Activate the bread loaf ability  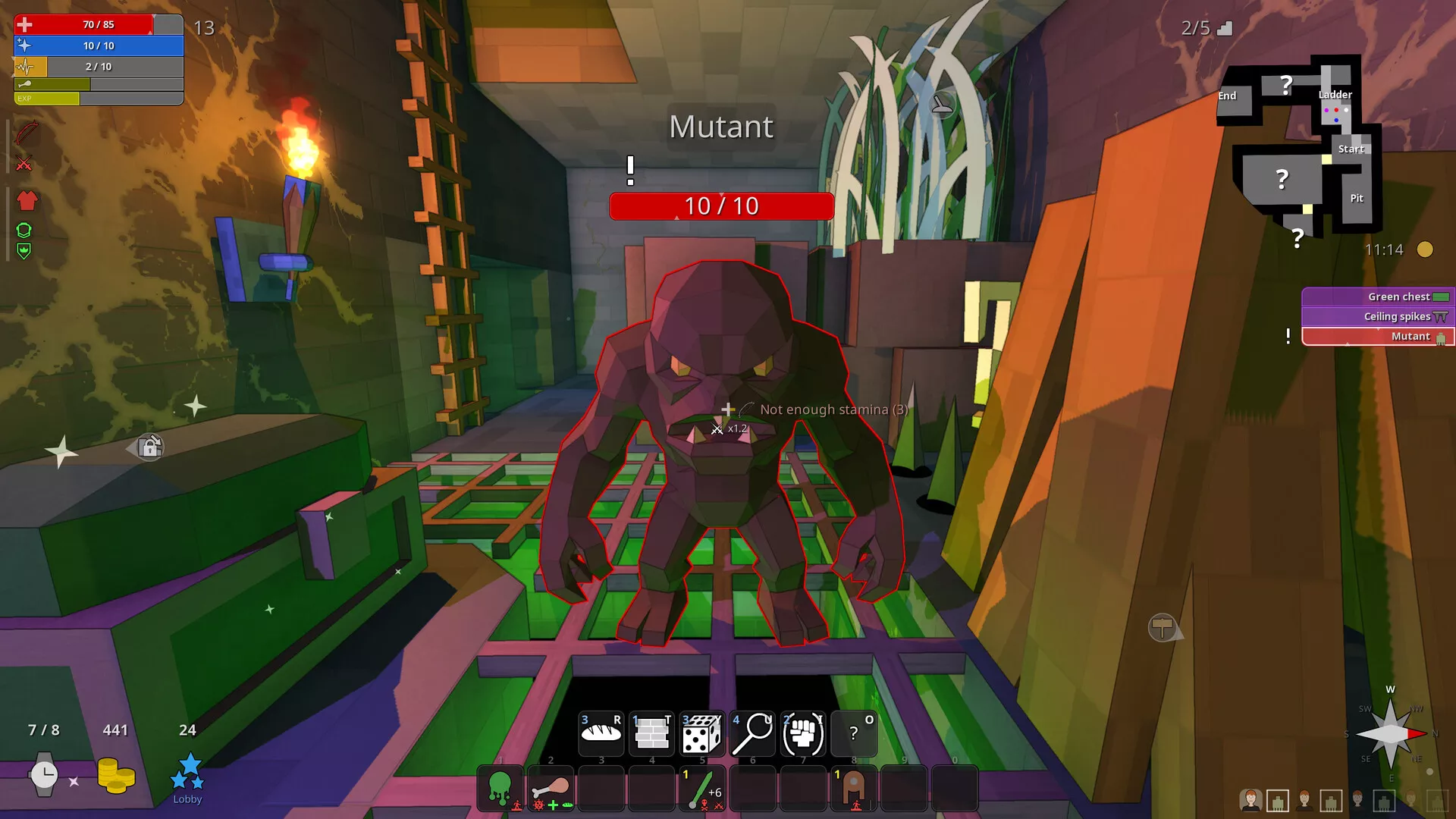[x=601, y=733]
